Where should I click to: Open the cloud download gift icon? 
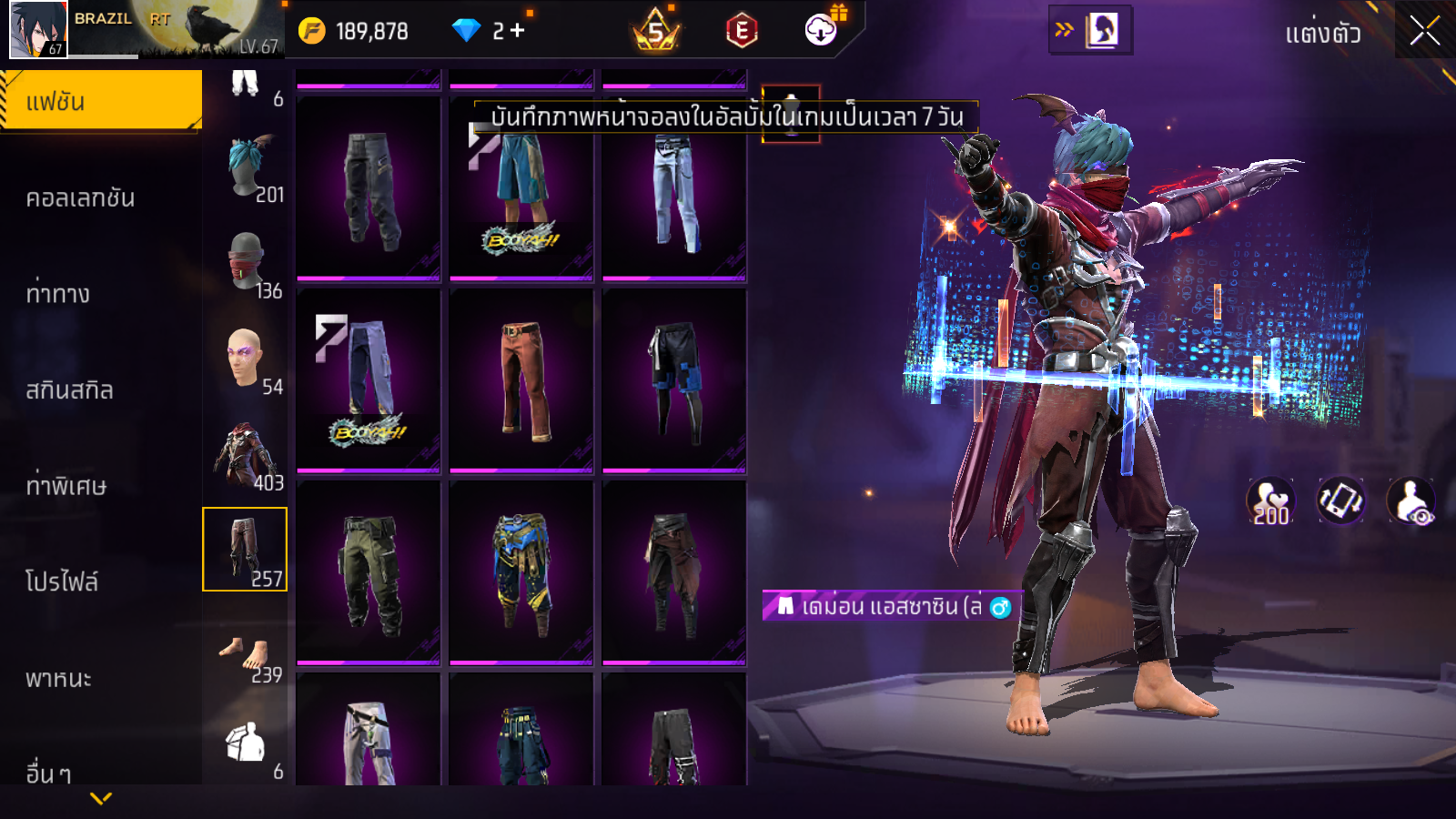click(x=822, y=30)
